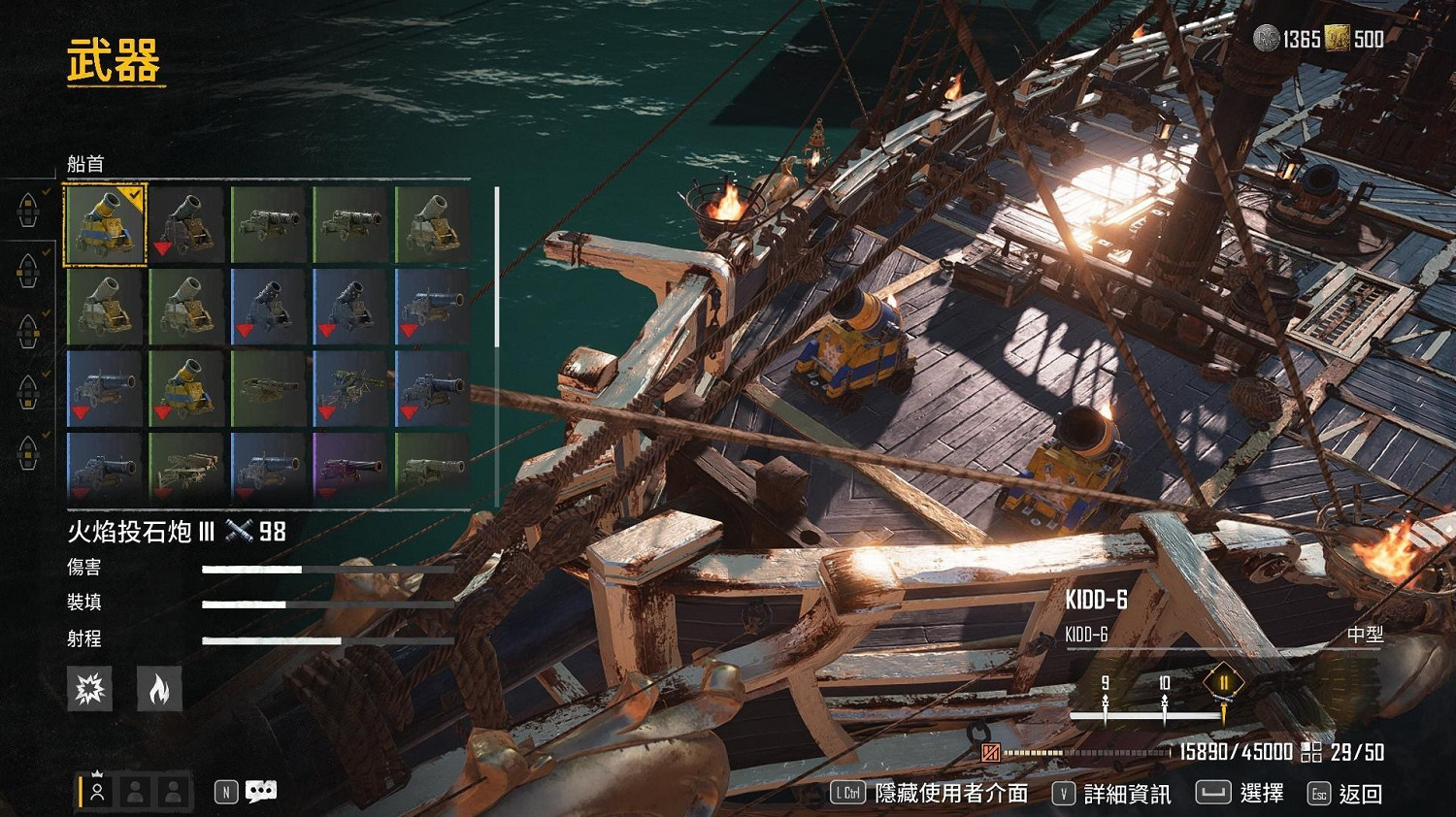
Task: Click the level 11 marker on the KIDD-6 slider
Action: 1225,683
